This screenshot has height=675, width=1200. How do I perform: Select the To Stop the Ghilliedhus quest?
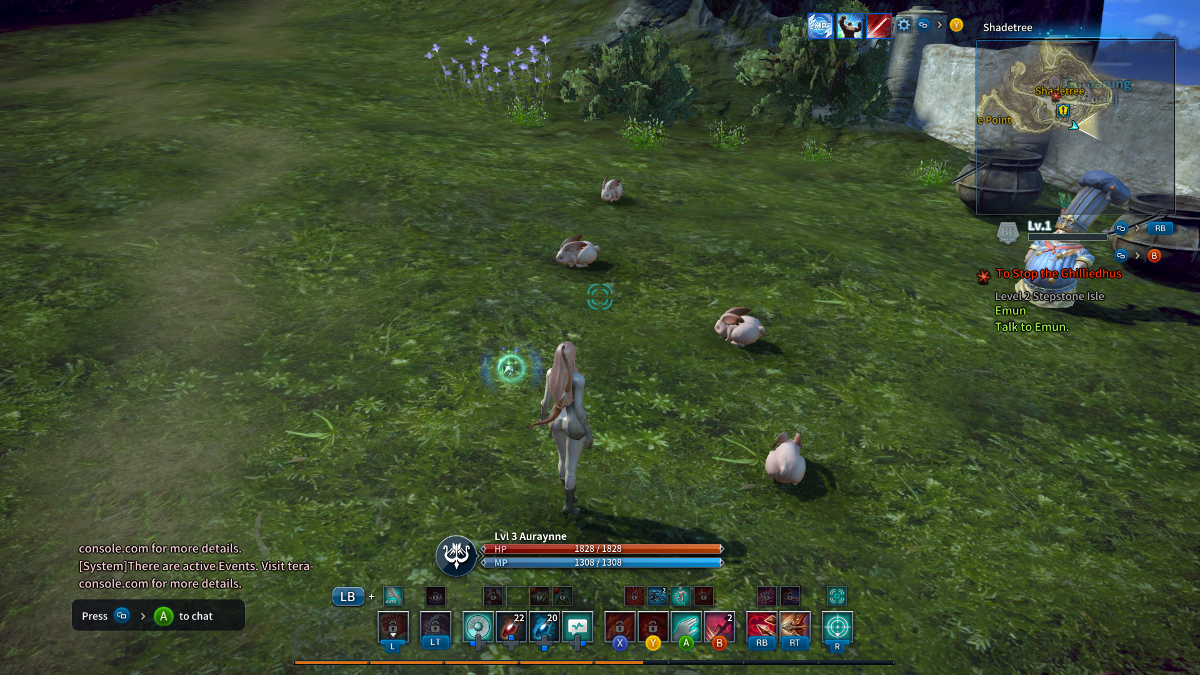point(1058,273)
